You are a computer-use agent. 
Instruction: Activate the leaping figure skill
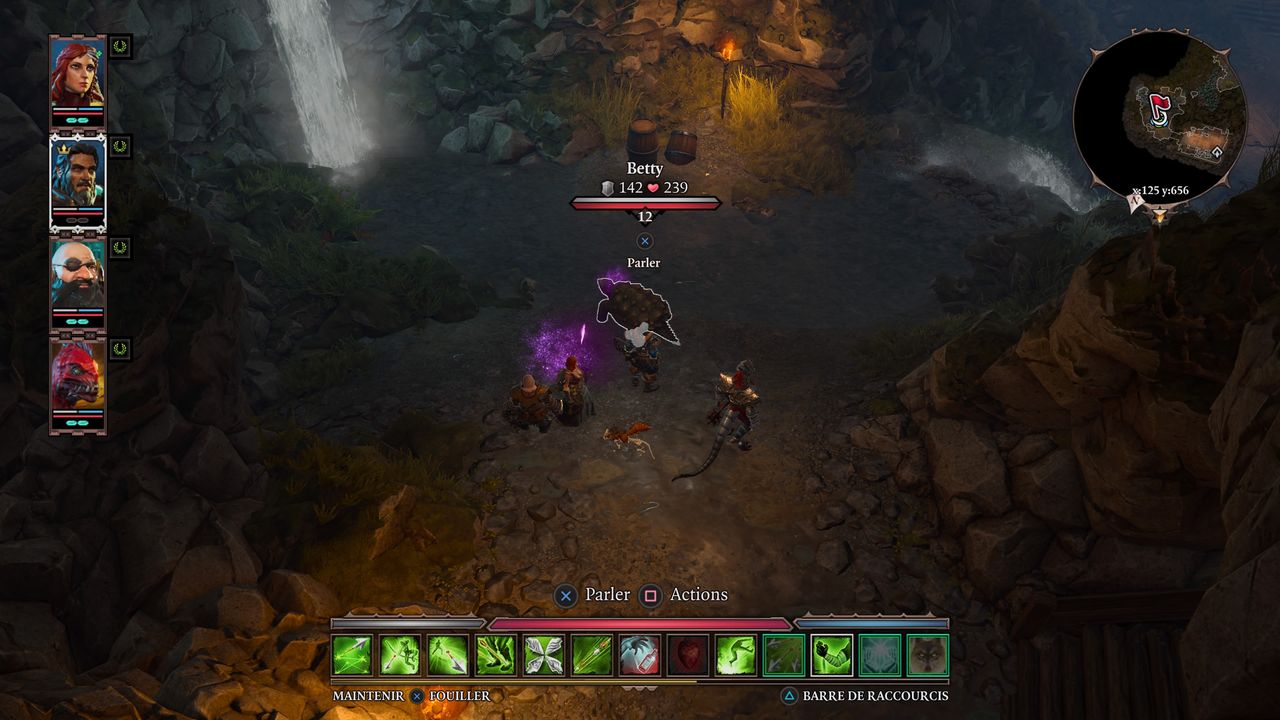click(x=736, y=655)
